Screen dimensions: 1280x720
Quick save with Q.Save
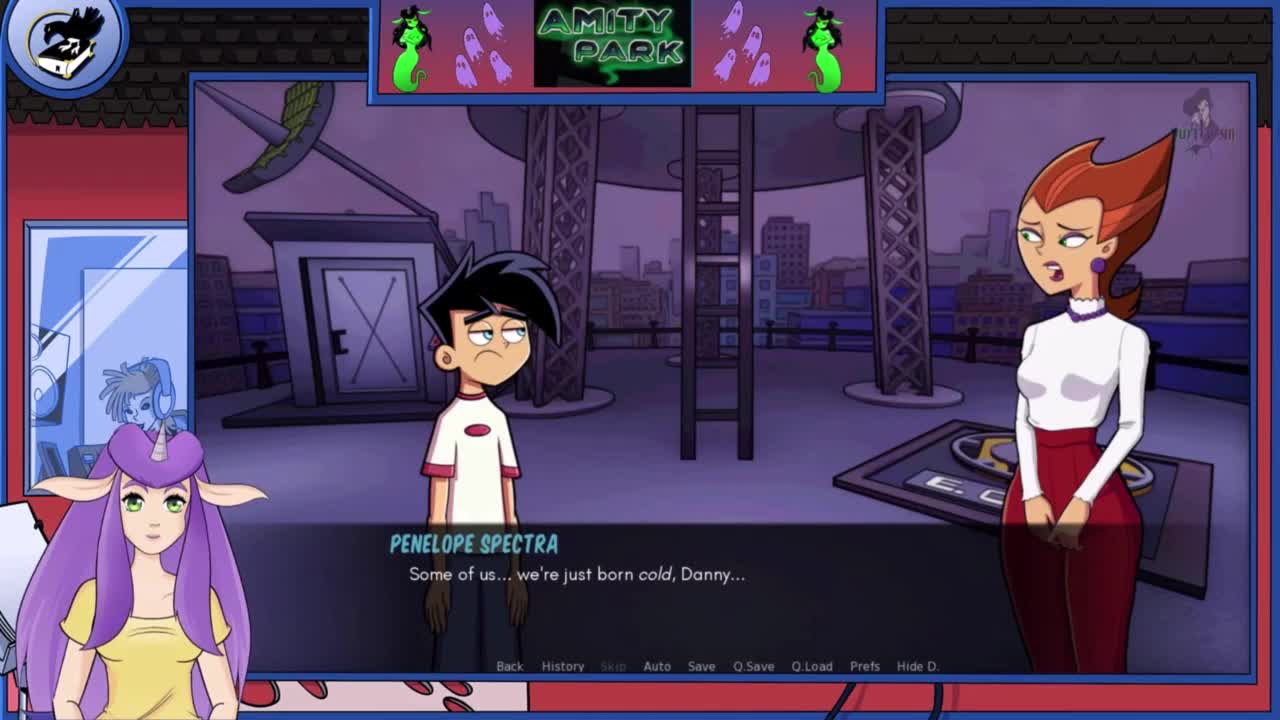pos(753,666)
